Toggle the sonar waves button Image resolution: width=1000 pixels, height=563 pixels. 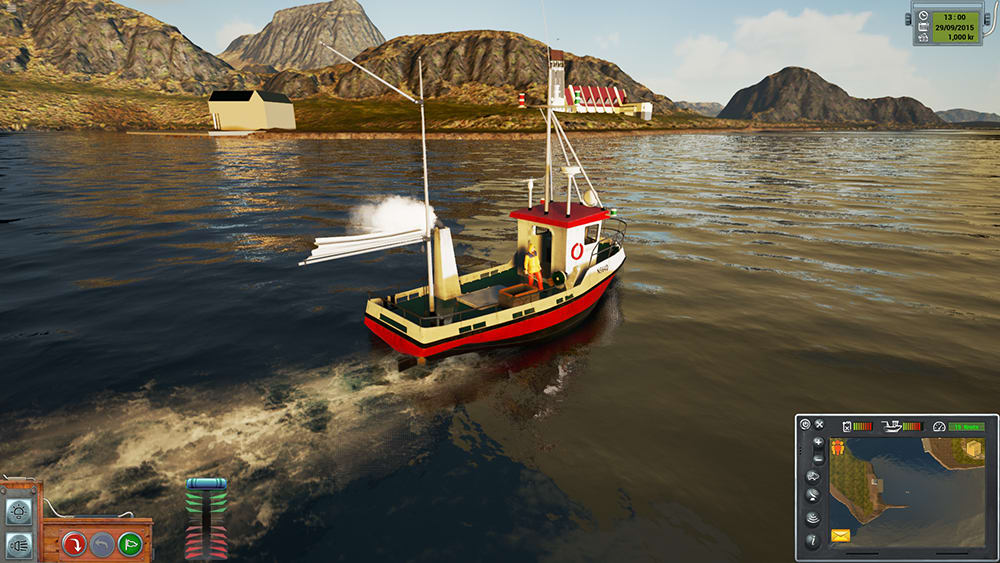point(813,518)
